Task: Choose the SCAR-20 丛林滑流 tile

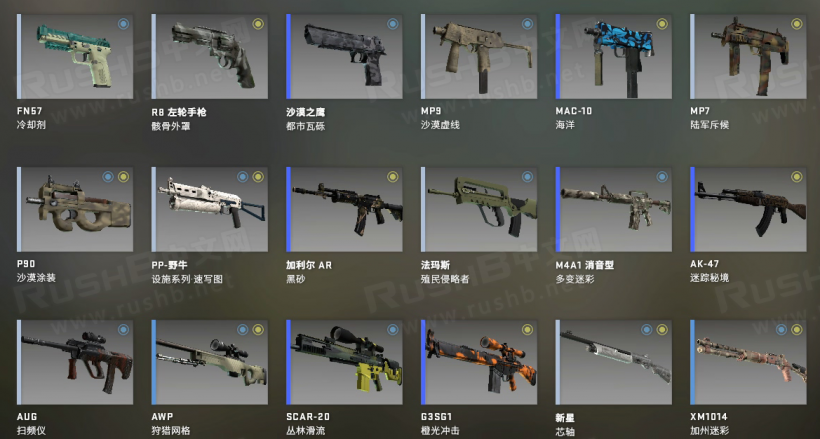Action: coord(344,362)
